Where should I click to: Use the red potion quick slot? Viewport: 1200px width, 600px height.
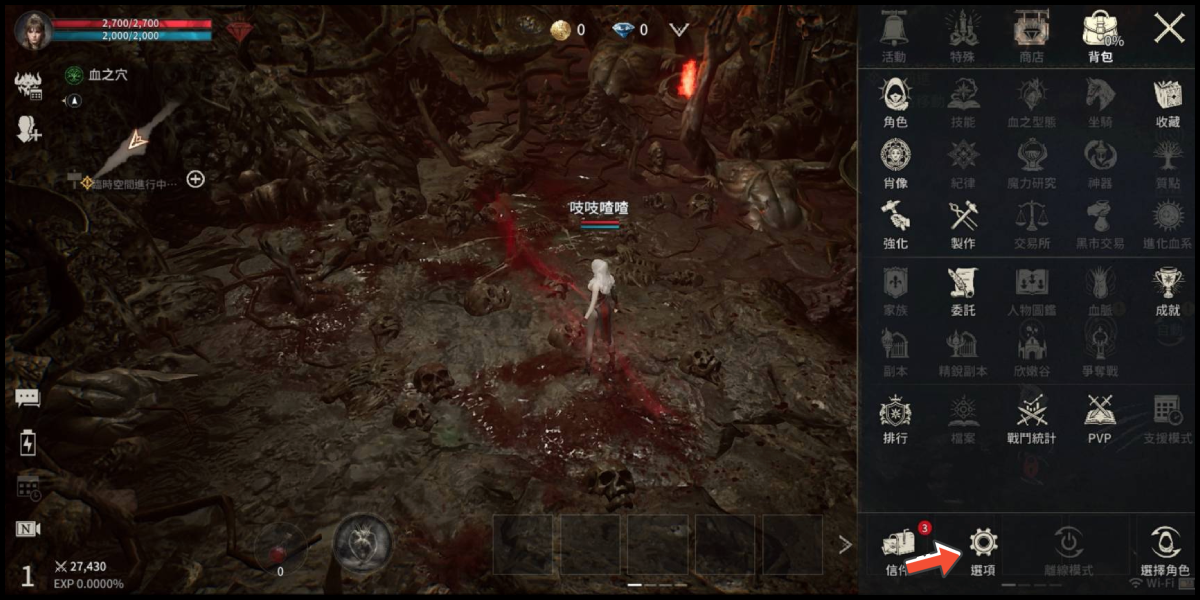pyautogui.click(x=279, y=548)
